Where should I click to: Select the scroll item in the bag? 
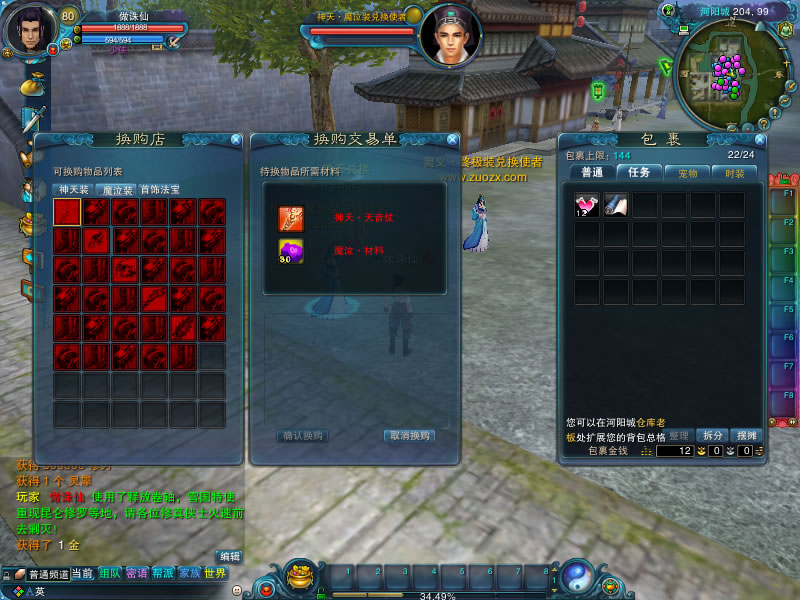pos(616,205)
